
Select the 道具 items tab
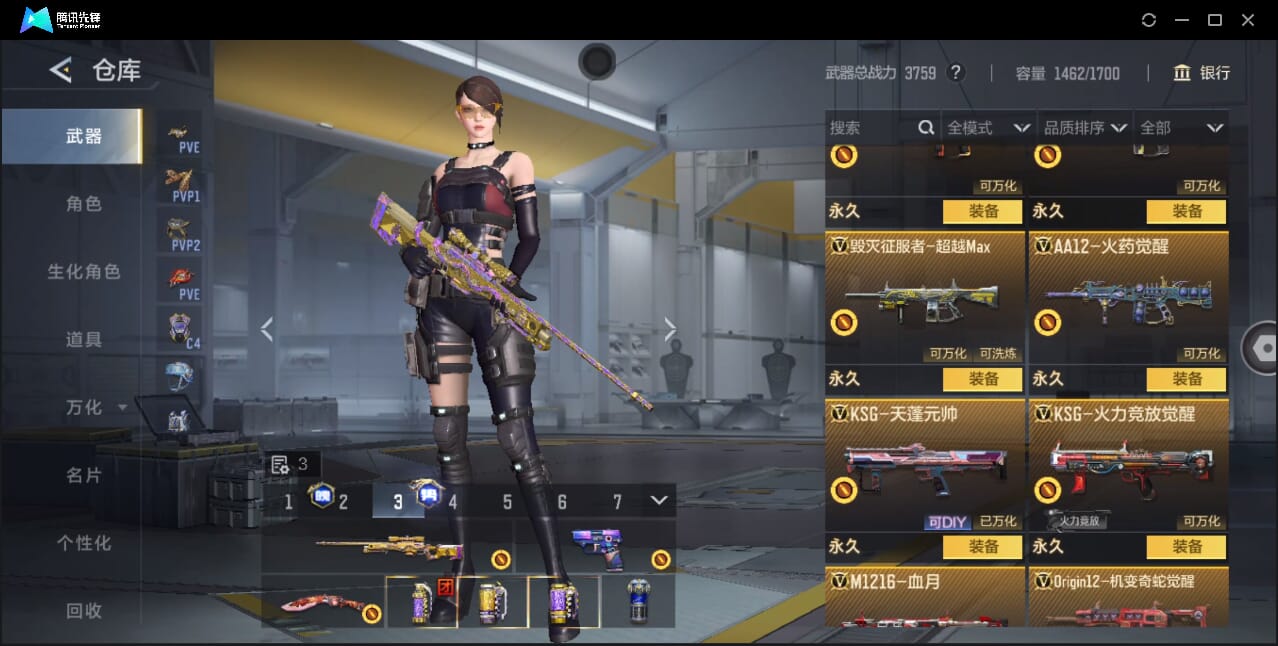tap(84, 340)
